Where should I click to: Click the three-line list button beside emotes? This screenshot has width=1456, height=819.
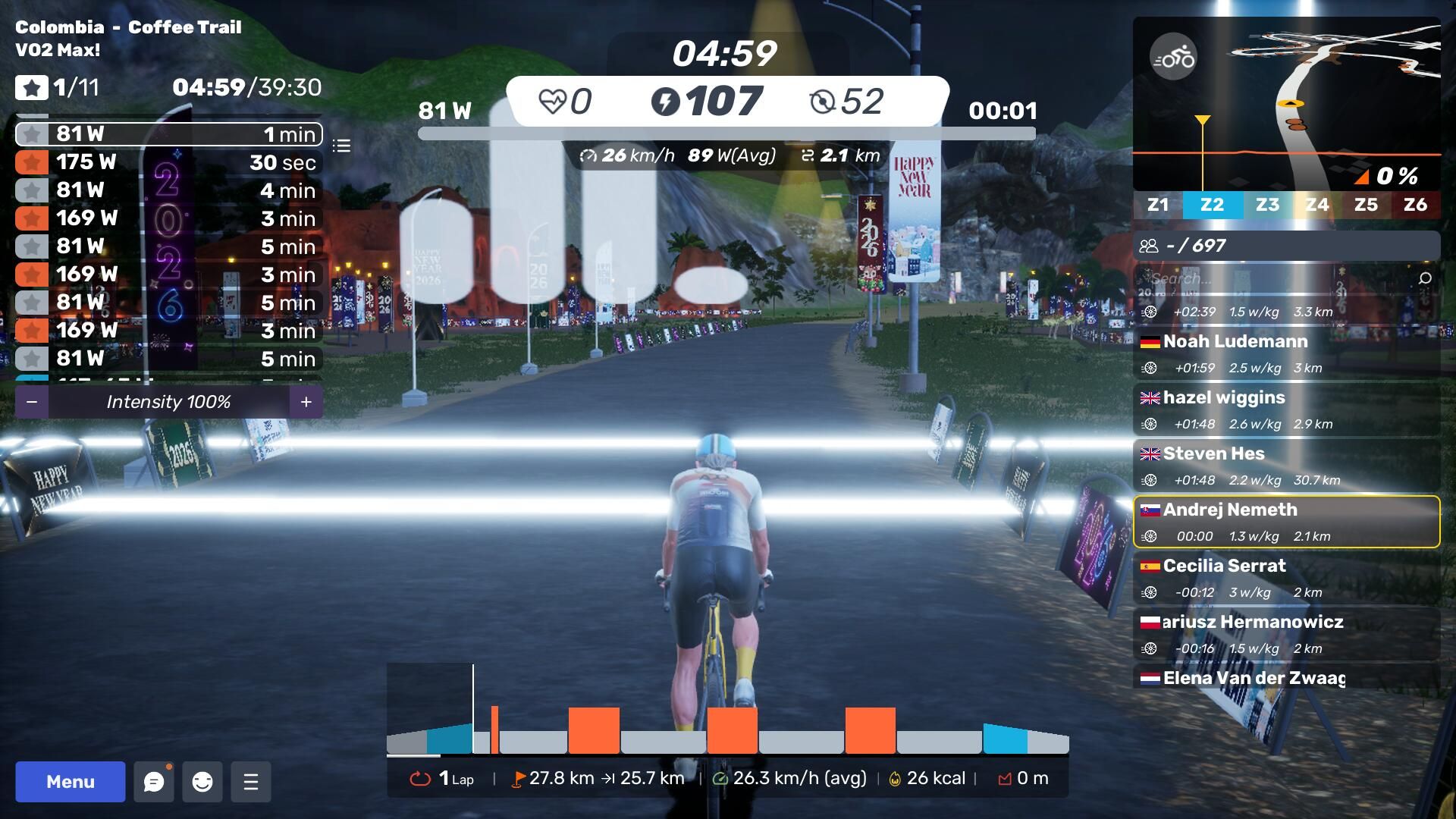point(251,782)
